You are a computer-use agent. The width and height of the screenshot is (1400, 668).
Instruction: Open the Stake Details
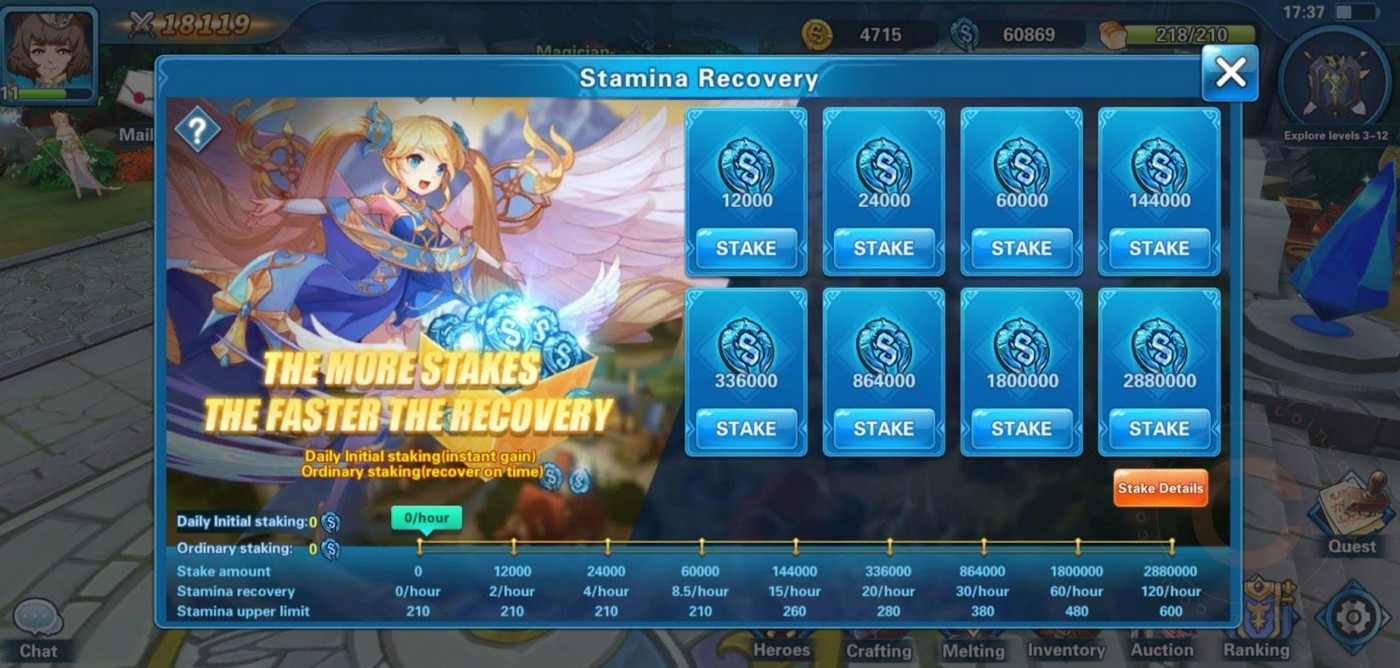point(1160,488)
